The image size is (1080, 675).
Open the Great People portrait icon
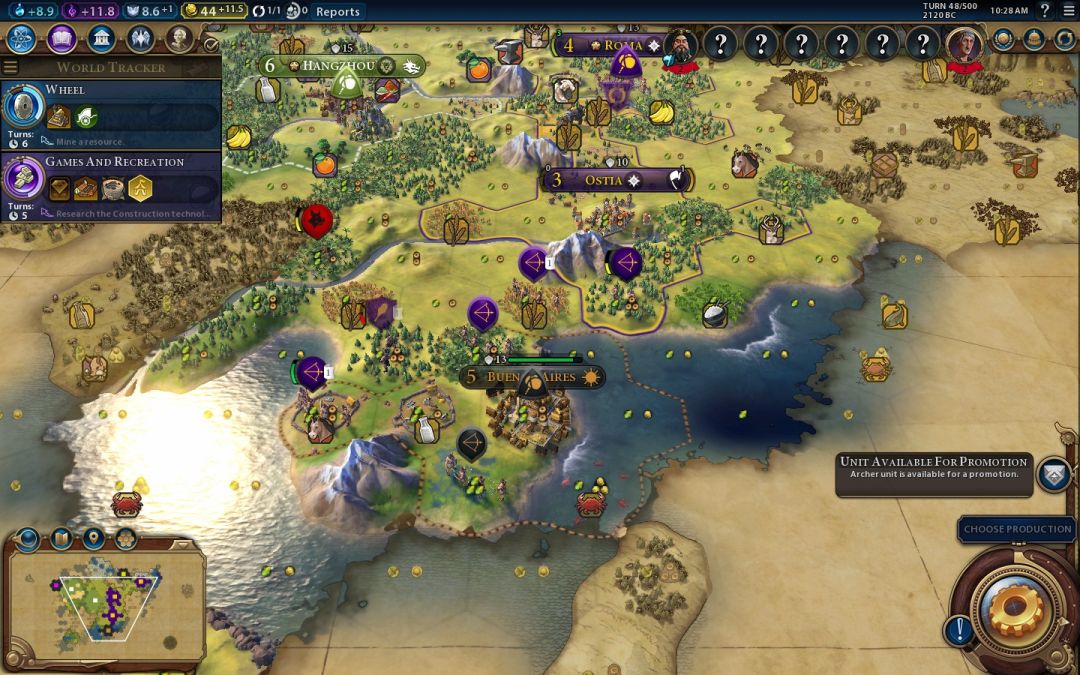178,39
